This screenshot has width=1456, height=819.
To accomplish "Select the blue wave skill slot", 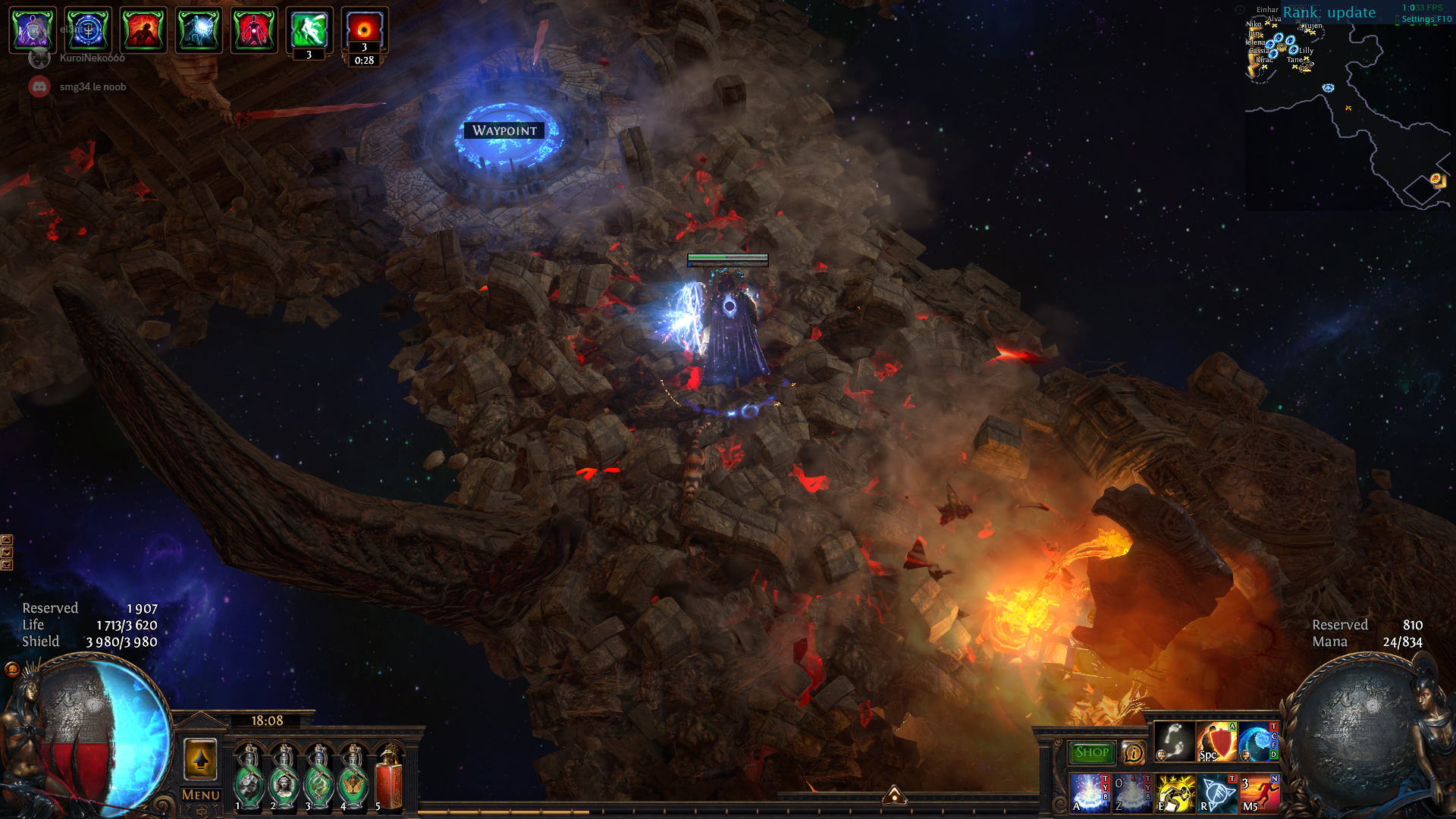I will [x=1257, y=742].
